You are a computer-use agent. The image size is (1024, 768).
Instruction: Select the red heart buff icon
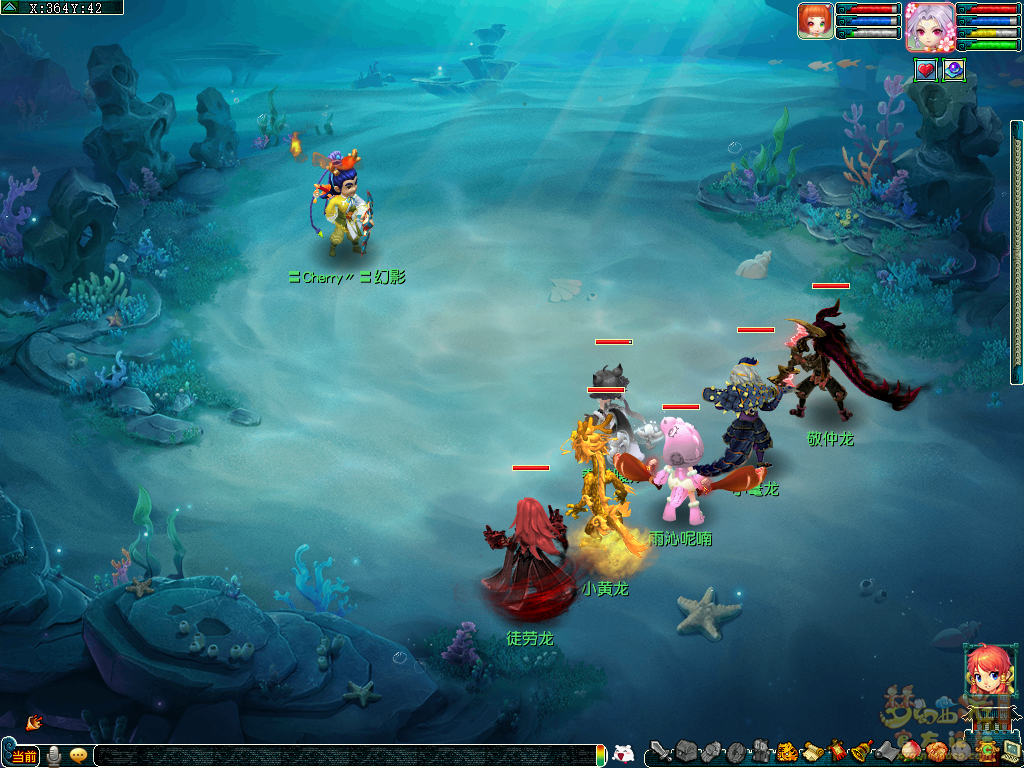[926, 70]
